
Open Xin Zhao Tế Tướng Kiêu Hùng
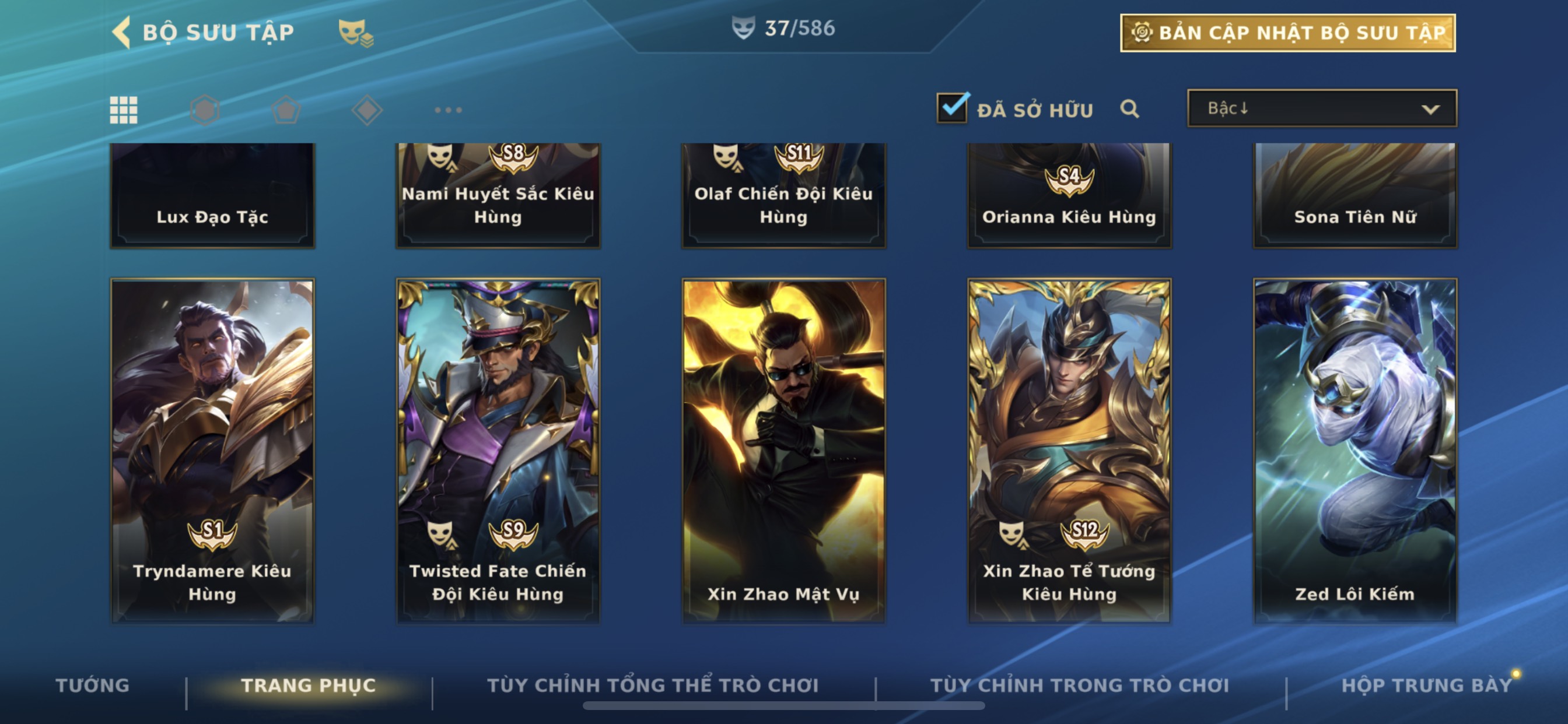click(x=1069, y=450)
